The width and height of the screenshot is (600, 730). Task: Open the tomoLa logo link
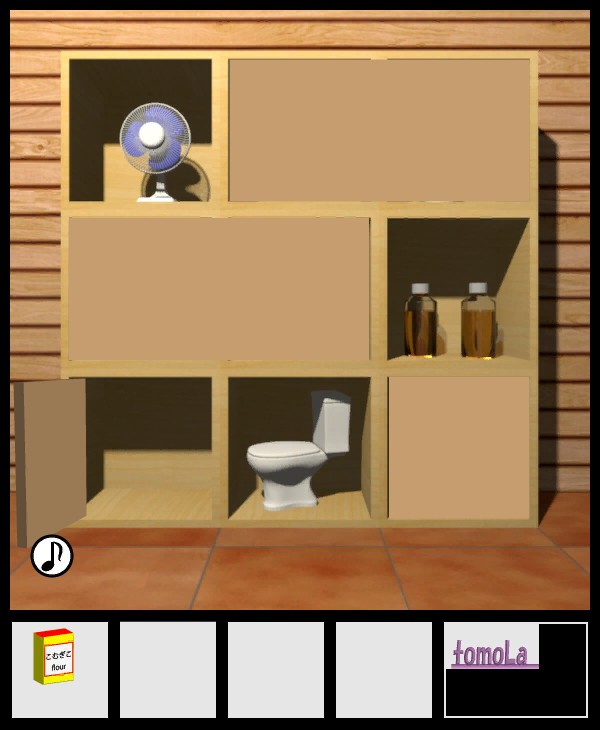492,653
